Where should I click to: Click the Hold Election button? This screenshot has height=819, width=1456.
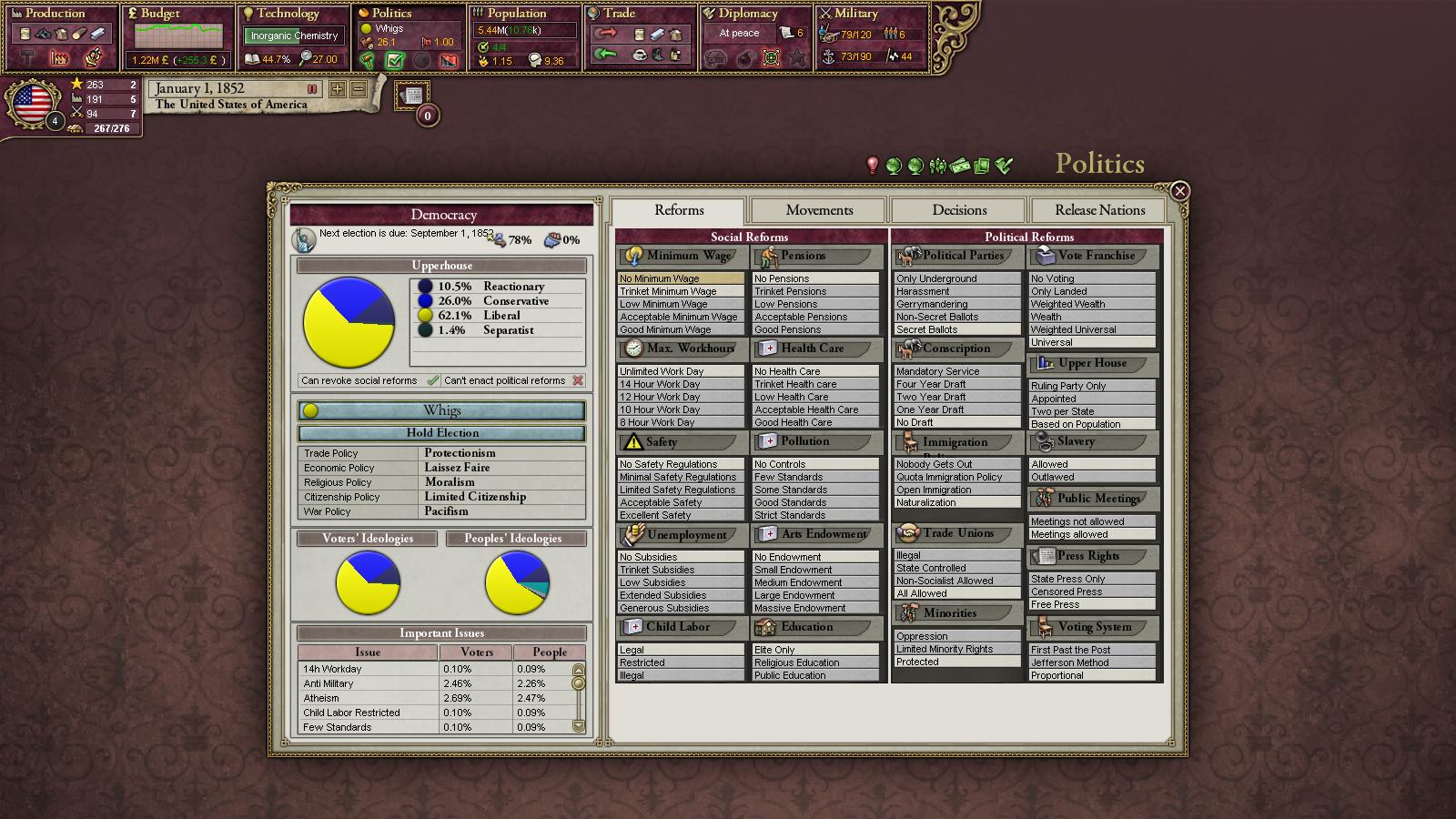[442, 433]
